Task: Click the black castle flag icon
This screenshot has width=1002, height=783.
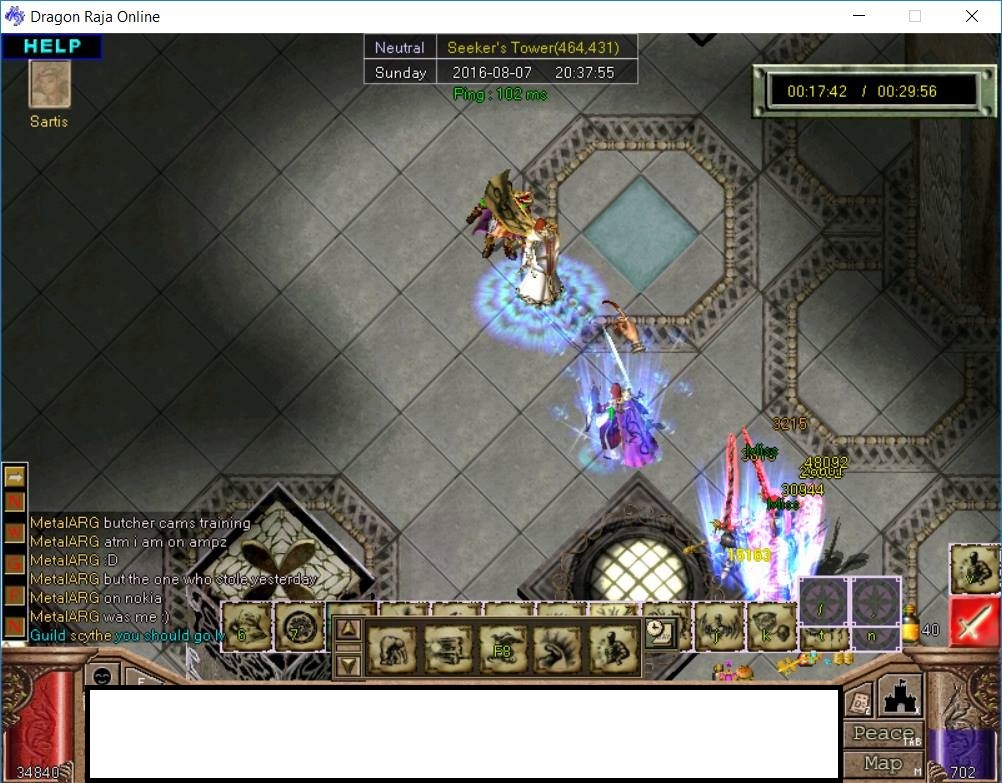Action: [898, 696]
